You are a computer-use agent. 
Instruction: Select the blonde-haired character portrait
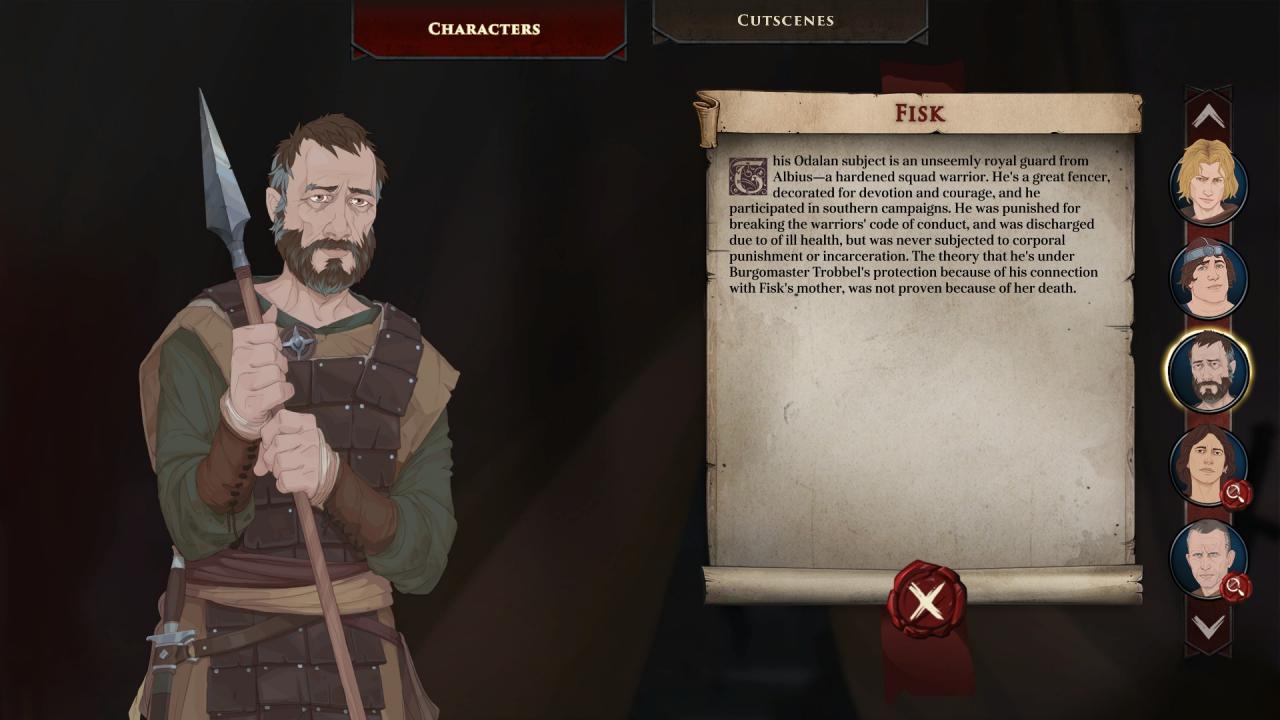(1208, 184)
